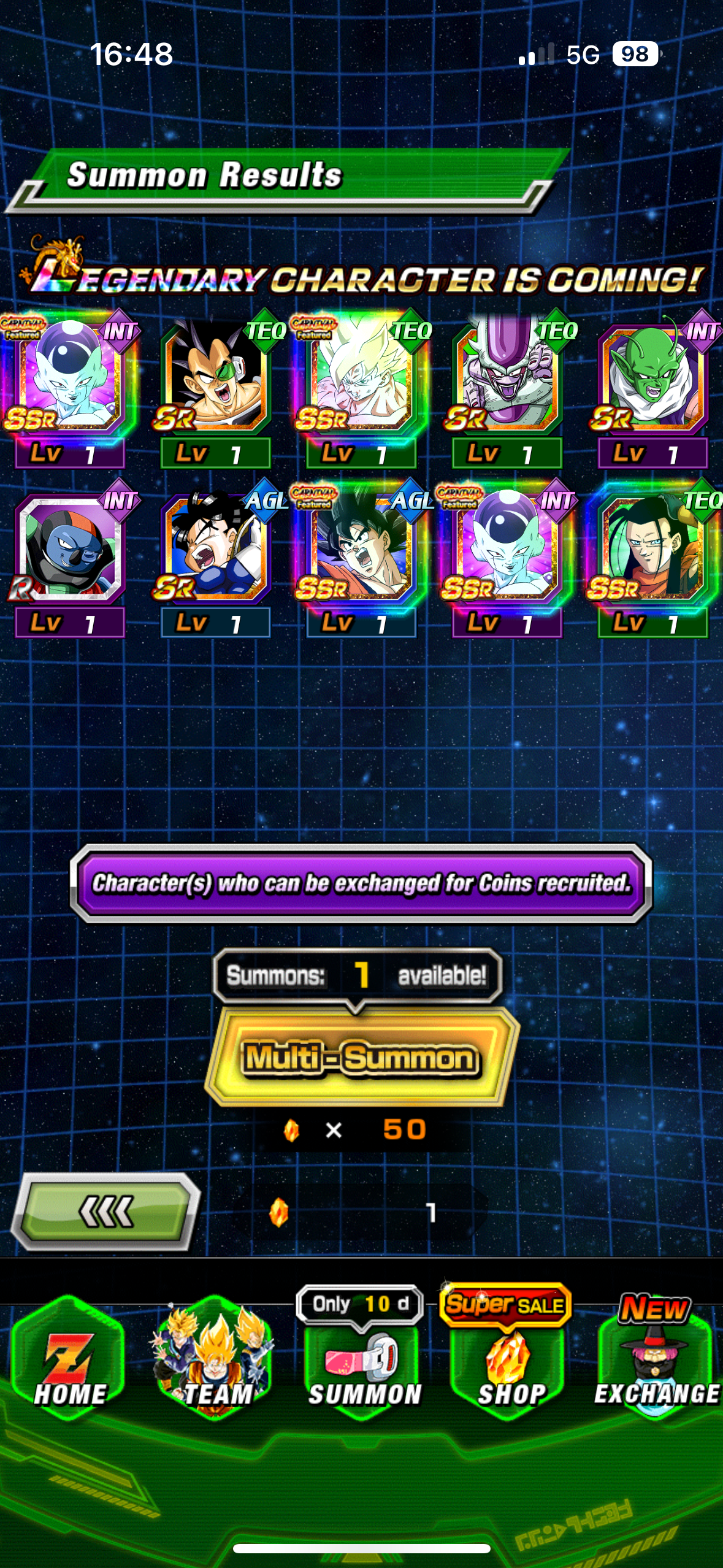
Task: Go back with the green arrows button
Action: click(x=105, y=1212)
